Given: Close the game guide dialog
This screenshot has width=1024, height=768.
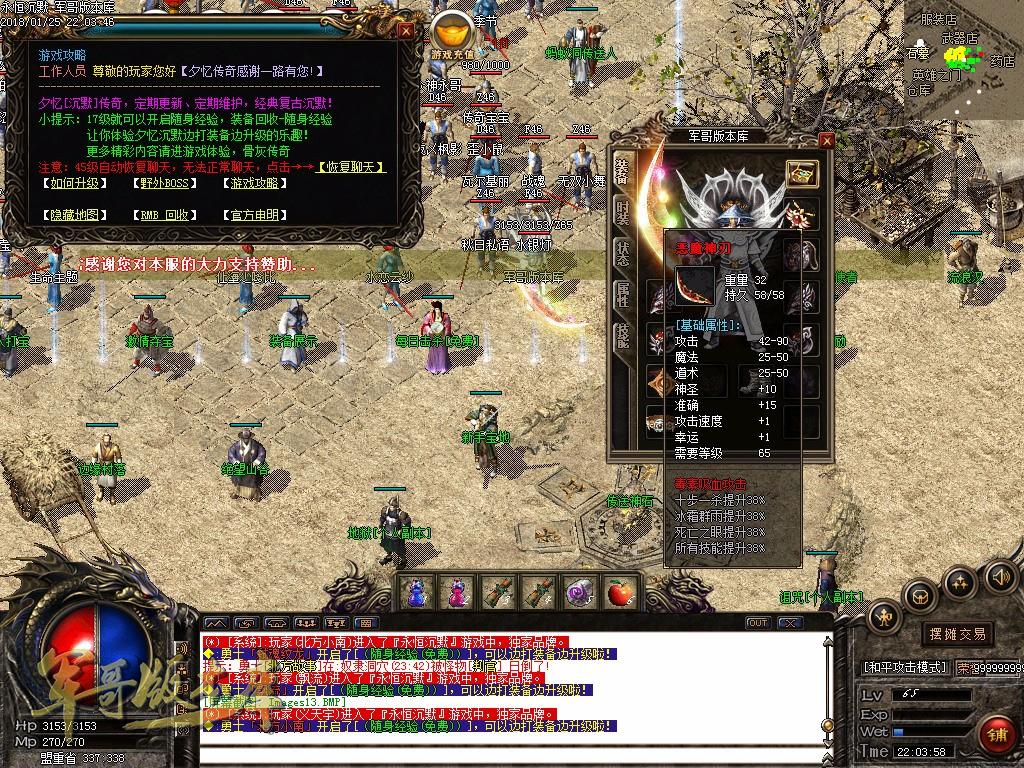Looking at the screenshot, I should coord(406,30).
